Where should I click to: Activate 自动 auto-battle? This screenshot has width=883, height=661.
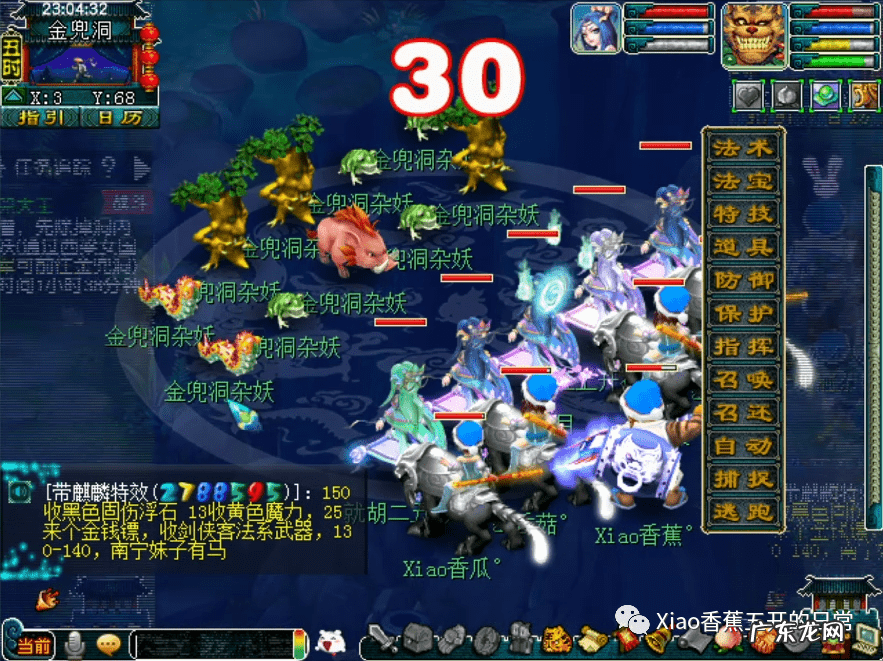743,445
